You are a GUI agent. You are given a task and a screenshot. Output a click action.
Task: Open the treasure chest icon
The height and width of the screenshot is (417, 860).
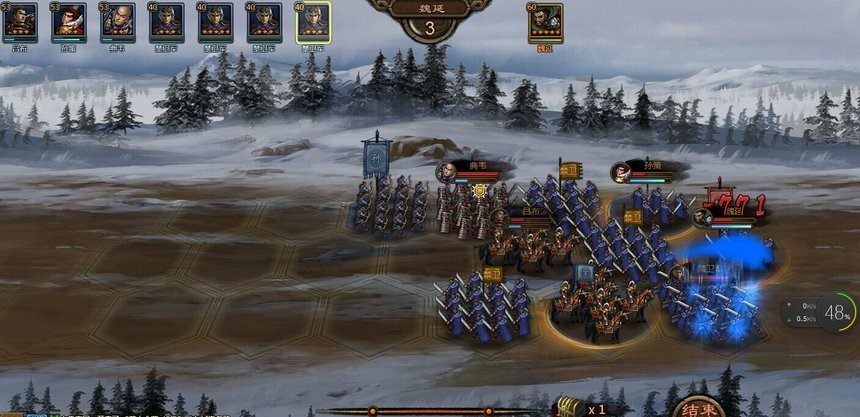570,407
